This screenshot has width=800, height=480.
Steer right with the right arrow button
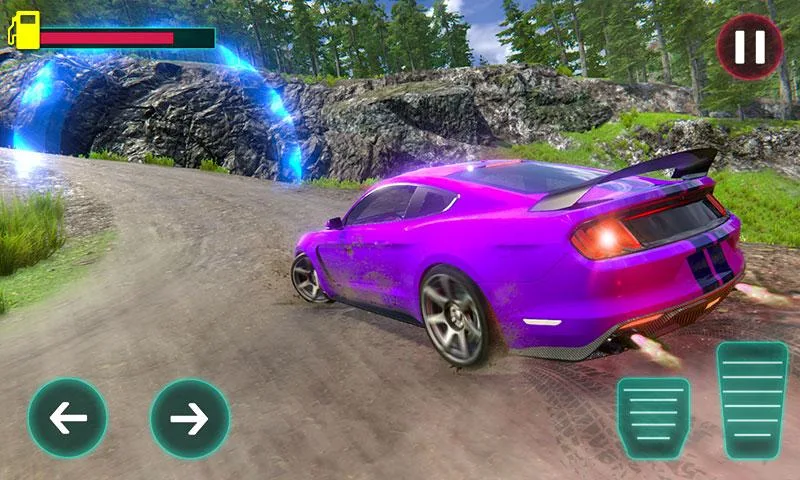190,418
